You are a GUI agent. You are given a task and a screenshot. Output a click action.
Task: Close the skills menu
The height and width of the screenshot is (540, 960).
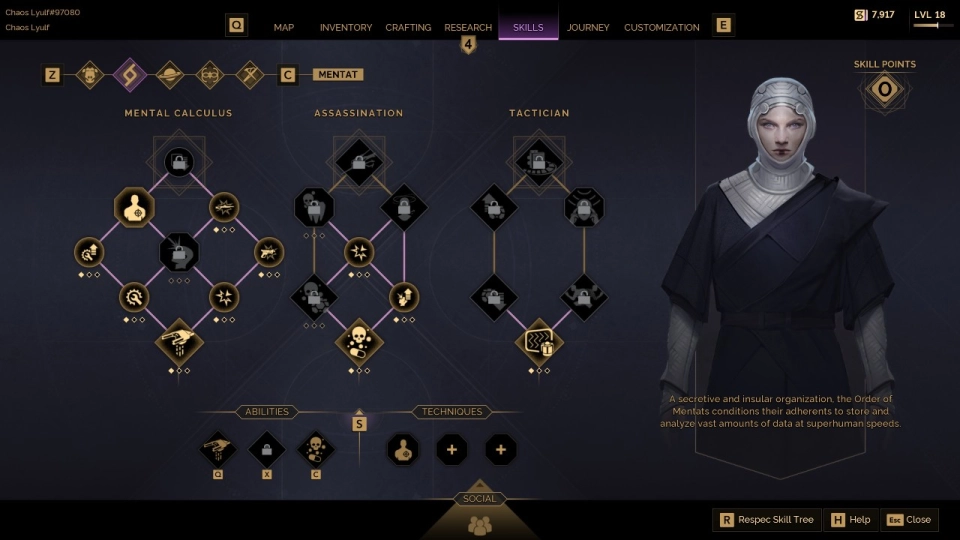[x=909, y=520]
